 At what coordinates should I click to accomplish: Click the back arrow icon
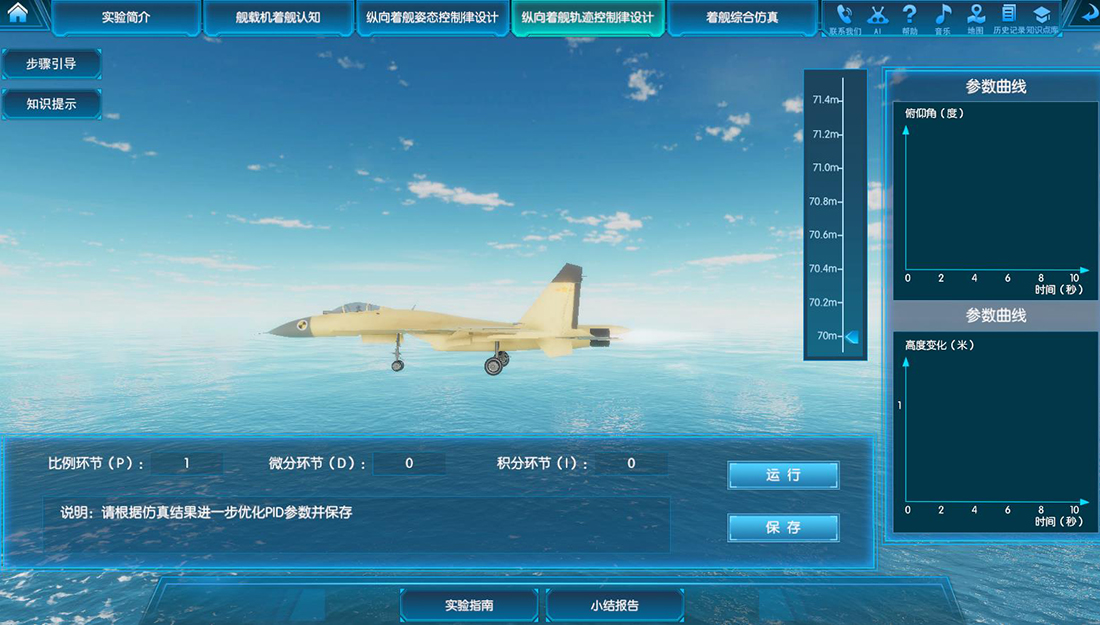coord(1087,15)
